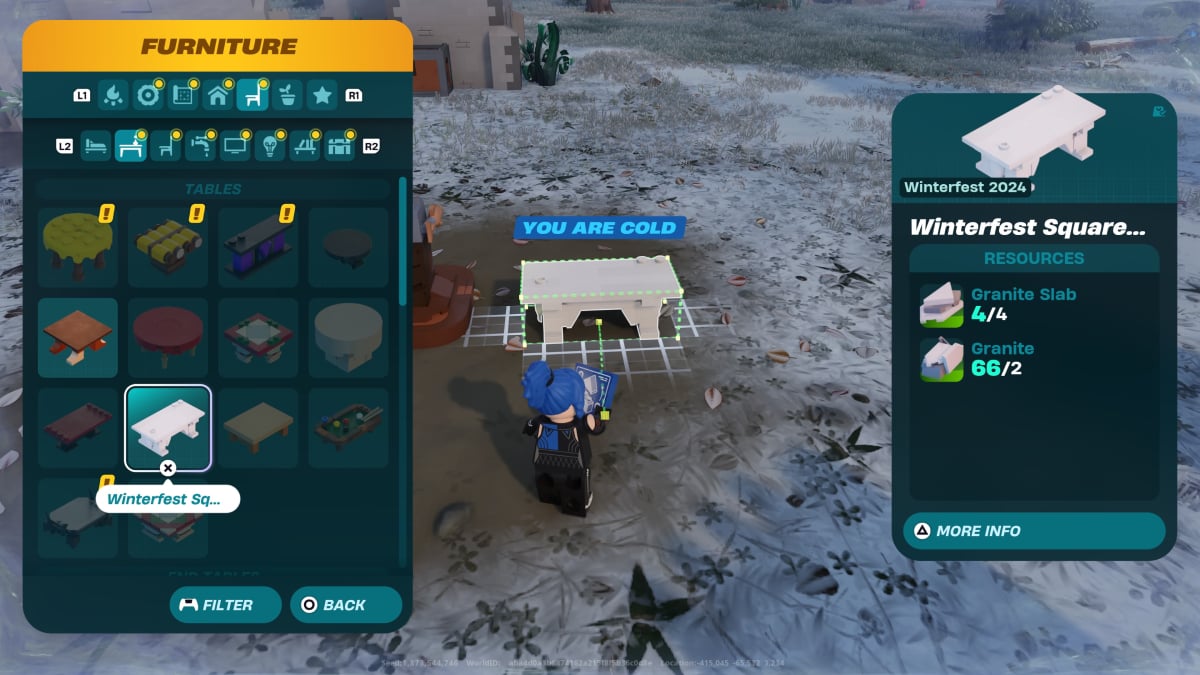Screen dimensions: 1200x675
Task: Switch to the star favorites tab
Action: click(321, 96)
